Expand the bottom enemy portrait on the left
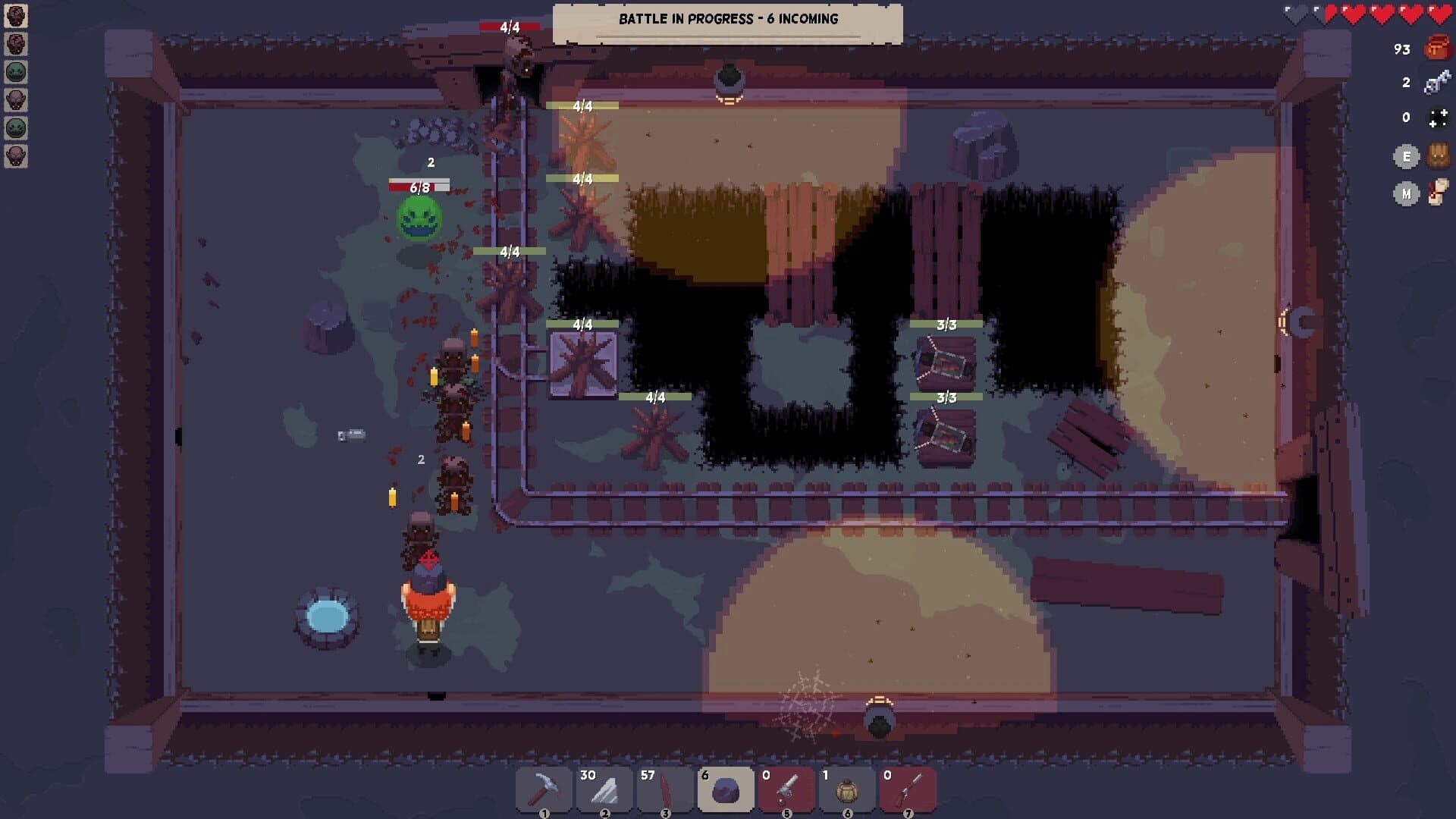The width and height of the screenshot is (1456, 819). coord(15,157)
